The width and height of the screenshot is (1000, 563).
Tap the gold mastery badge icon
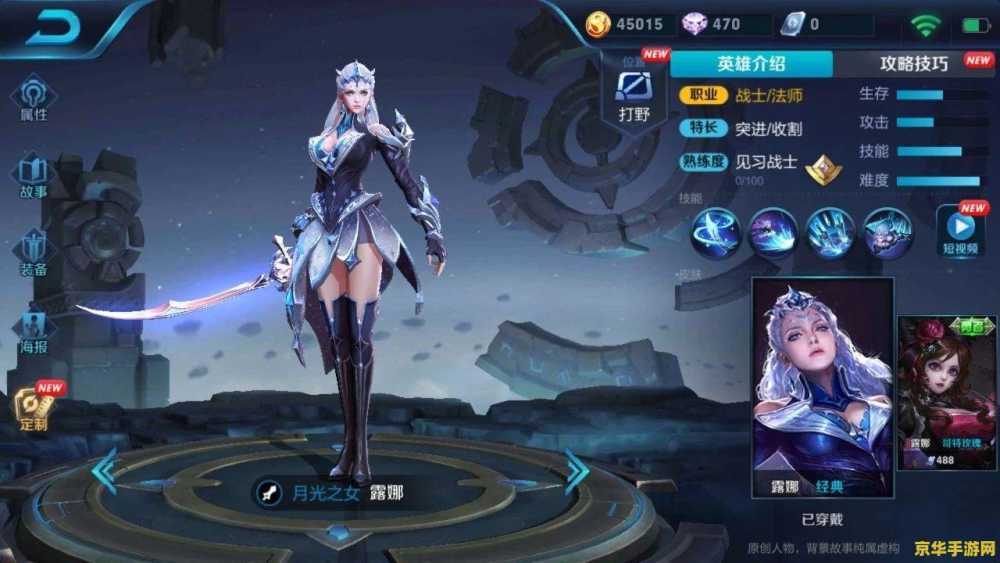tap(824, 170)
